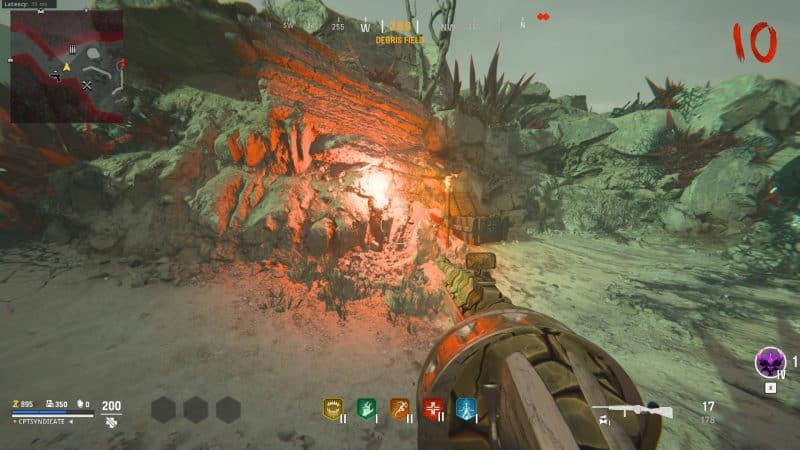Select the equipped rifle weapon icon
The image size is (800, 450).
(x=631, y=411)
